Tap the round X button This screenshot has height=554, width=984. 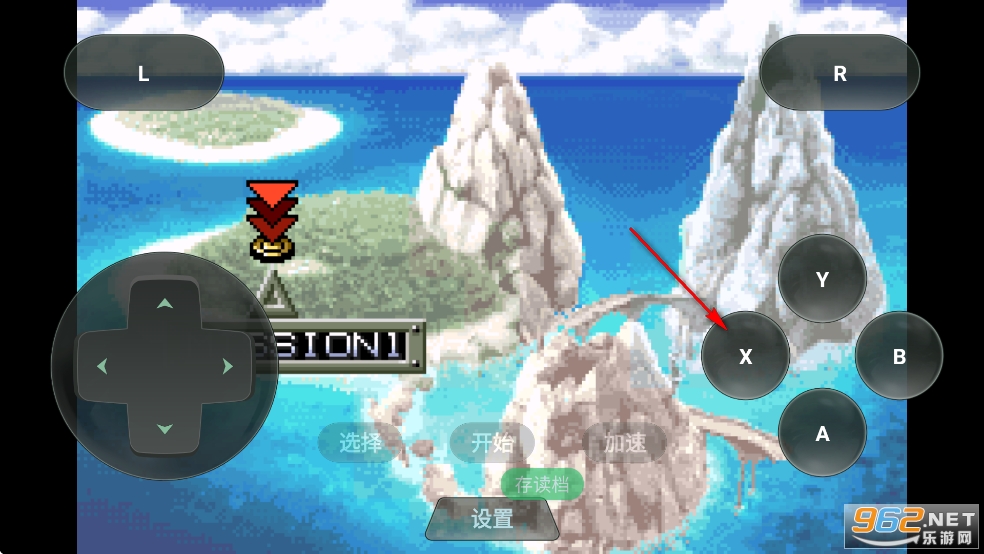[x=745, y=356]
